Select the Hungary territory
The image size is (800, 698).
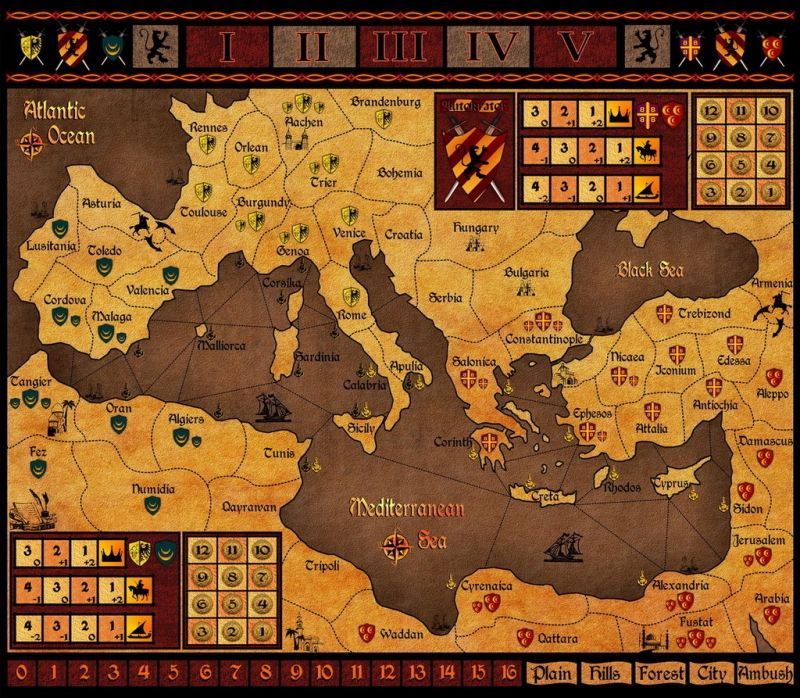click(x=476, y=227)
